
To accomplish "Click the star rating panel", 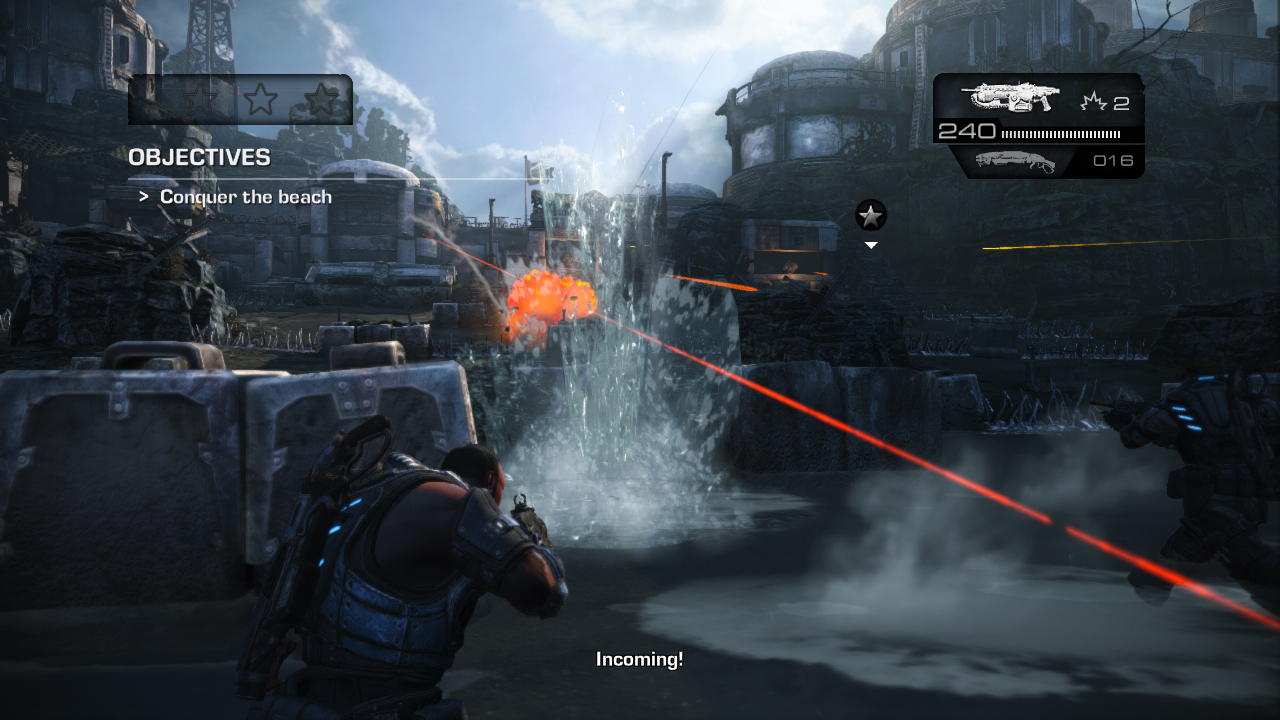I will pyautogui.click(x=241, y=99).
